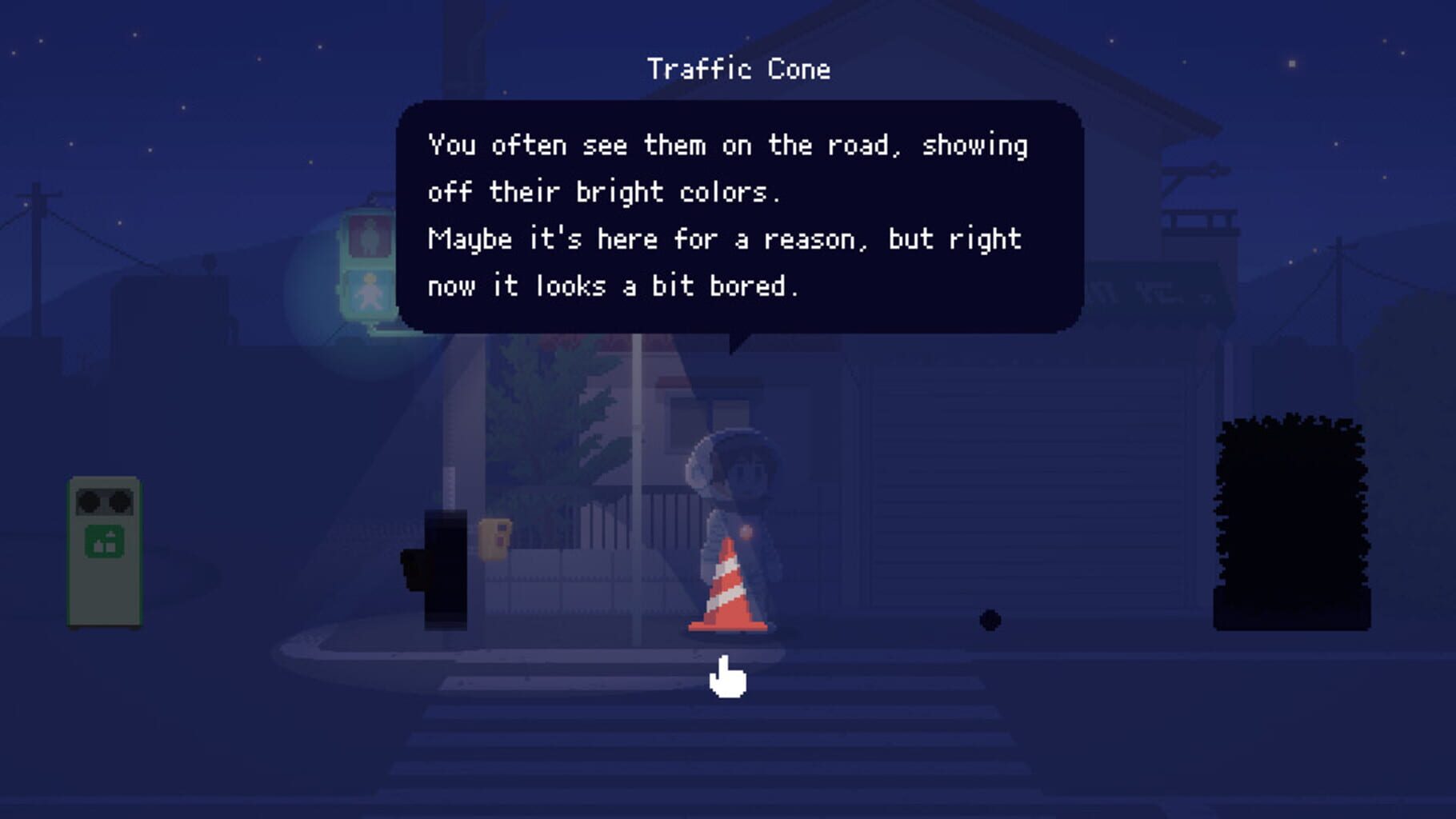The image size is (1456, 819).
Task: Click the glowing pedestrian walk signal
Action: tap(371, 293)
